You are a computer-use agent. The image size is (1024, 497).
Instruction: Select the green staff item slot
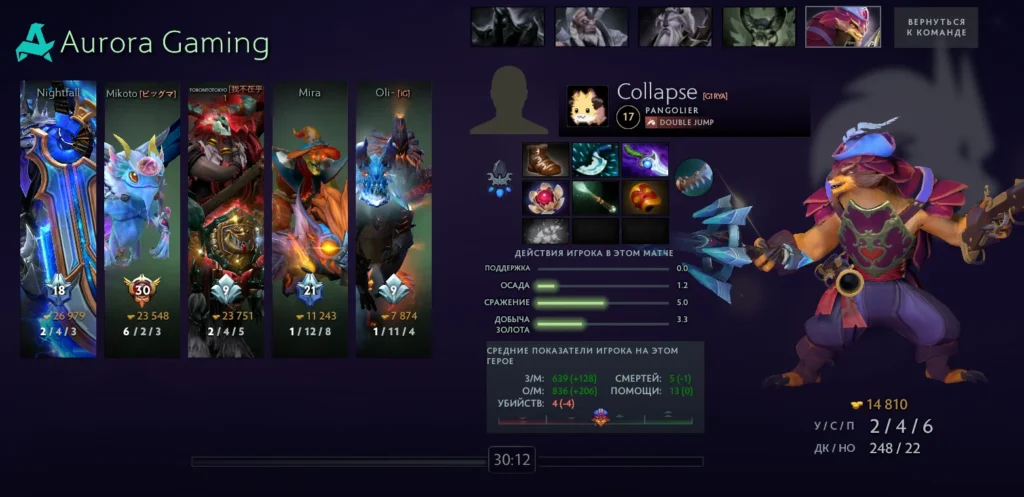pos(595,197)
